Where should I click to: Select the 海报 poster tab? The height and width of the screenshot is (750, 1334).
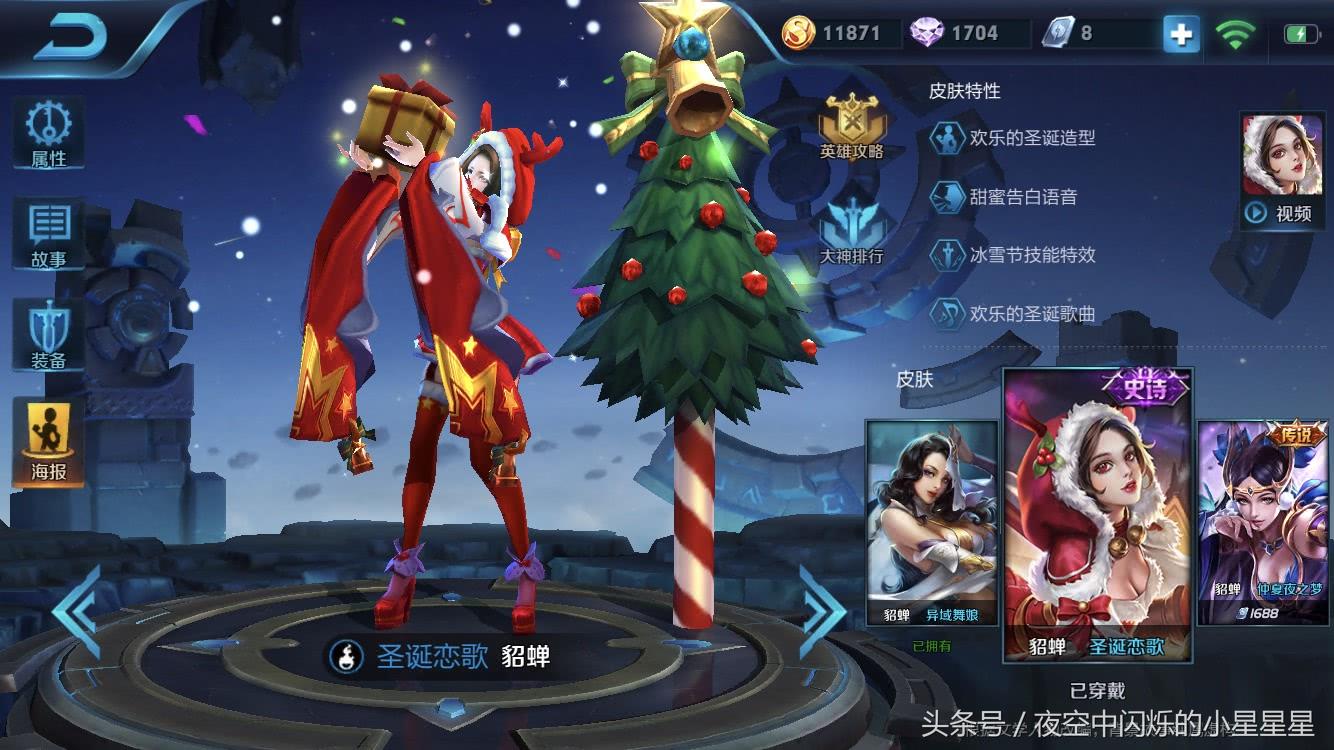pos(48,441)
